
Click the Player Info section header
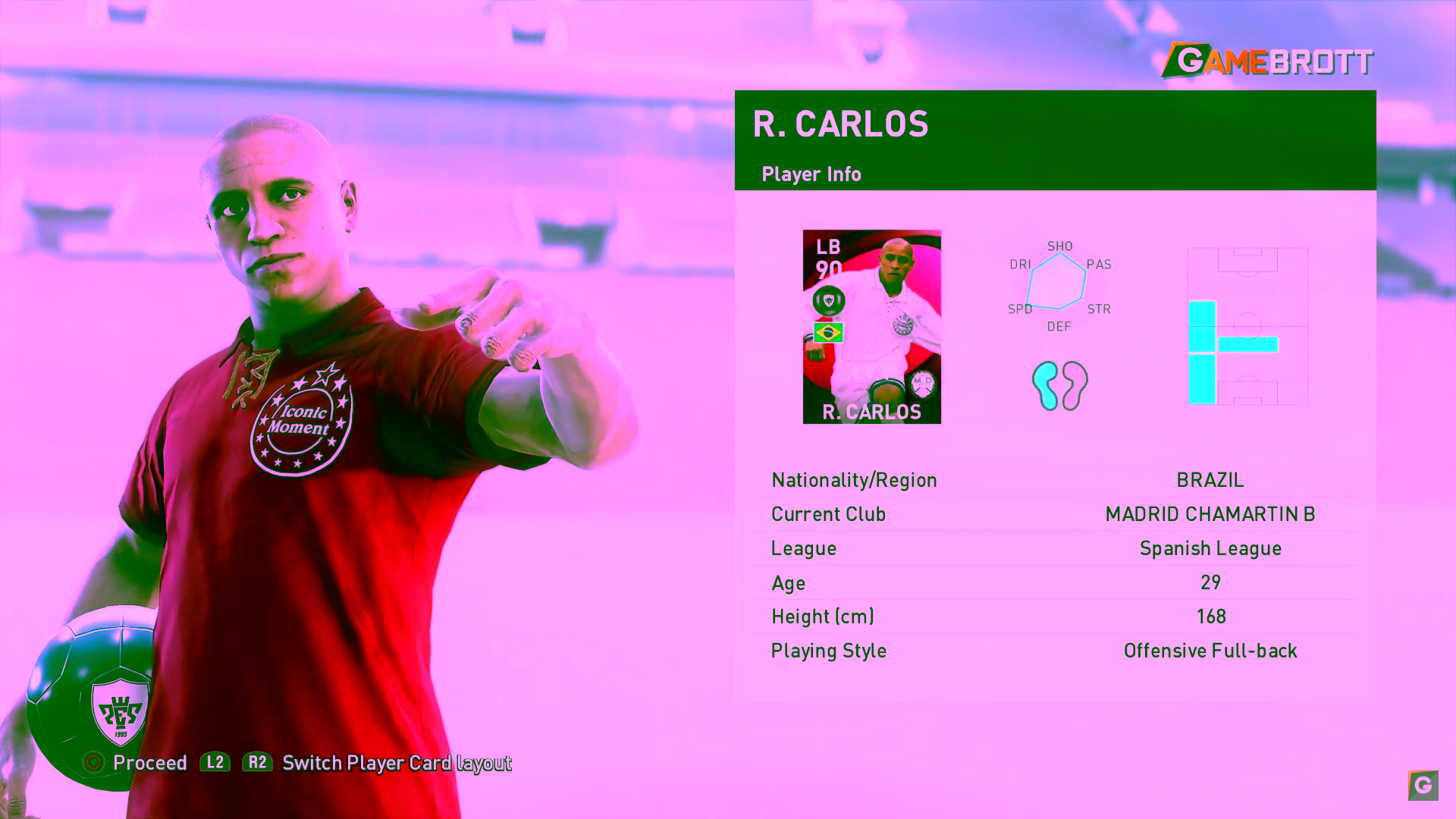click(811, 174)
